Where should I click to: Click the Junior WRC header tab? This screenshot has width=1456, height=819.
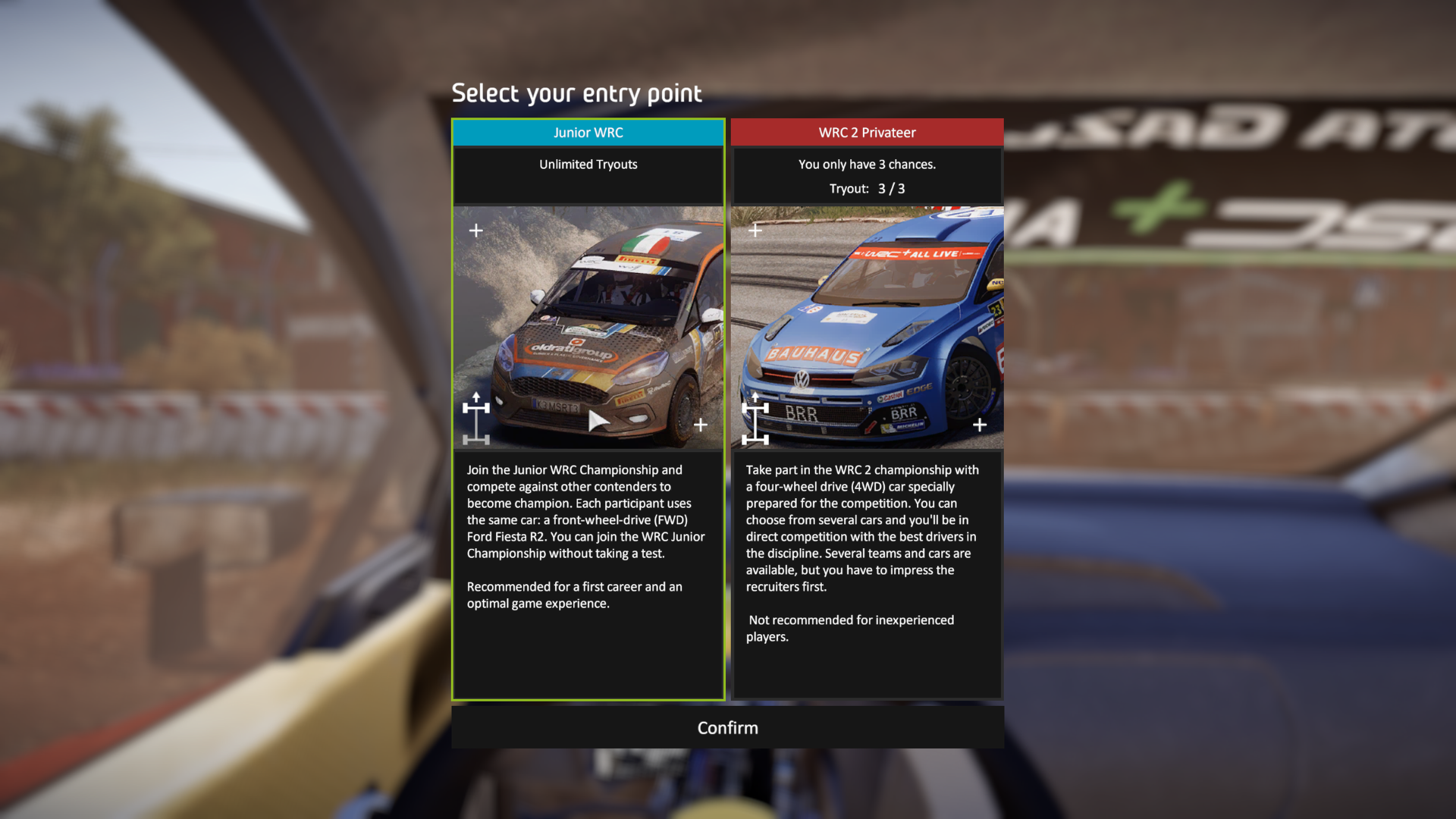pos(588,132)
